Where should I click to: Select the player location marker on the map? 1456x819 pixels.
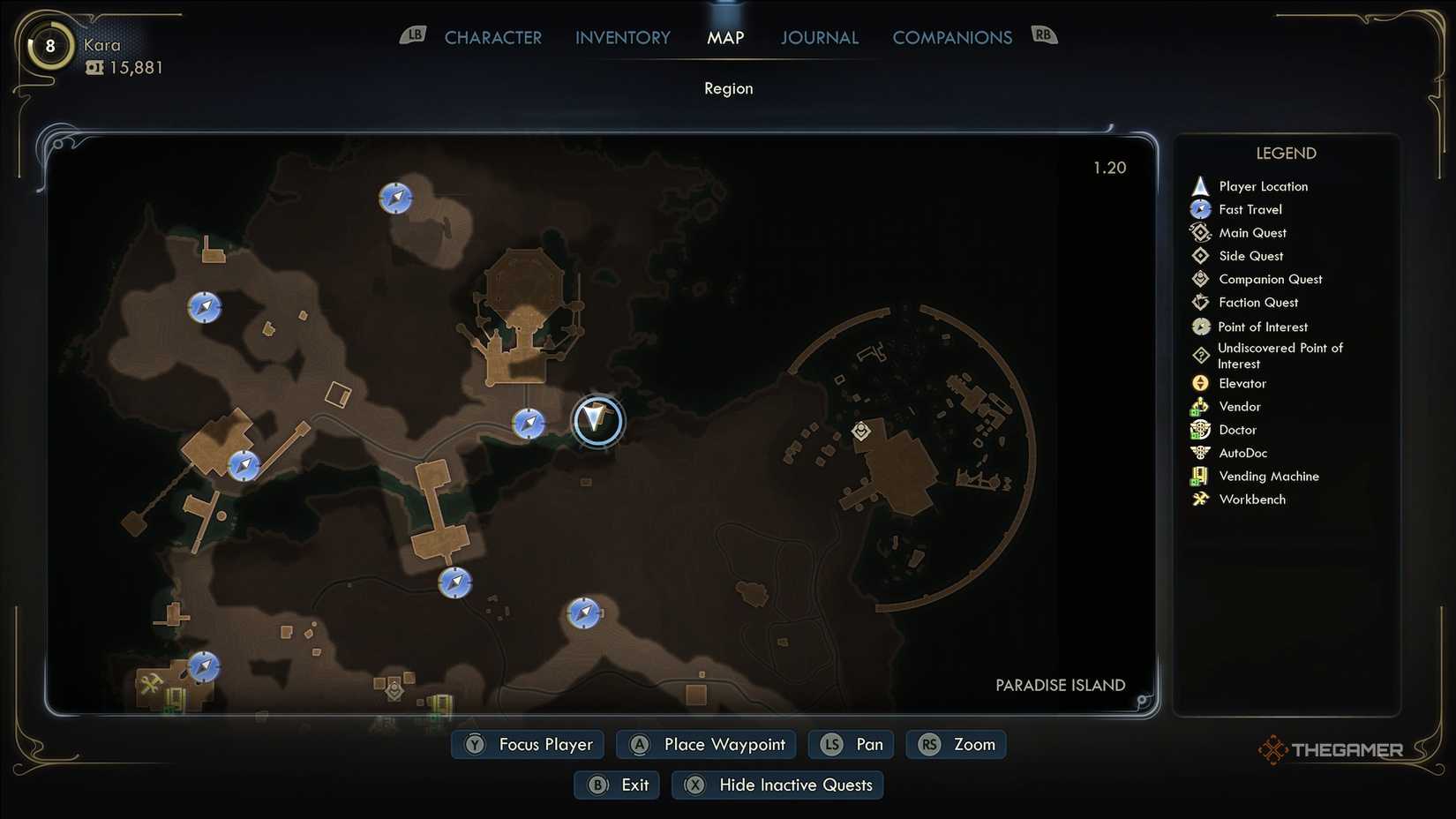click(597, 421)
